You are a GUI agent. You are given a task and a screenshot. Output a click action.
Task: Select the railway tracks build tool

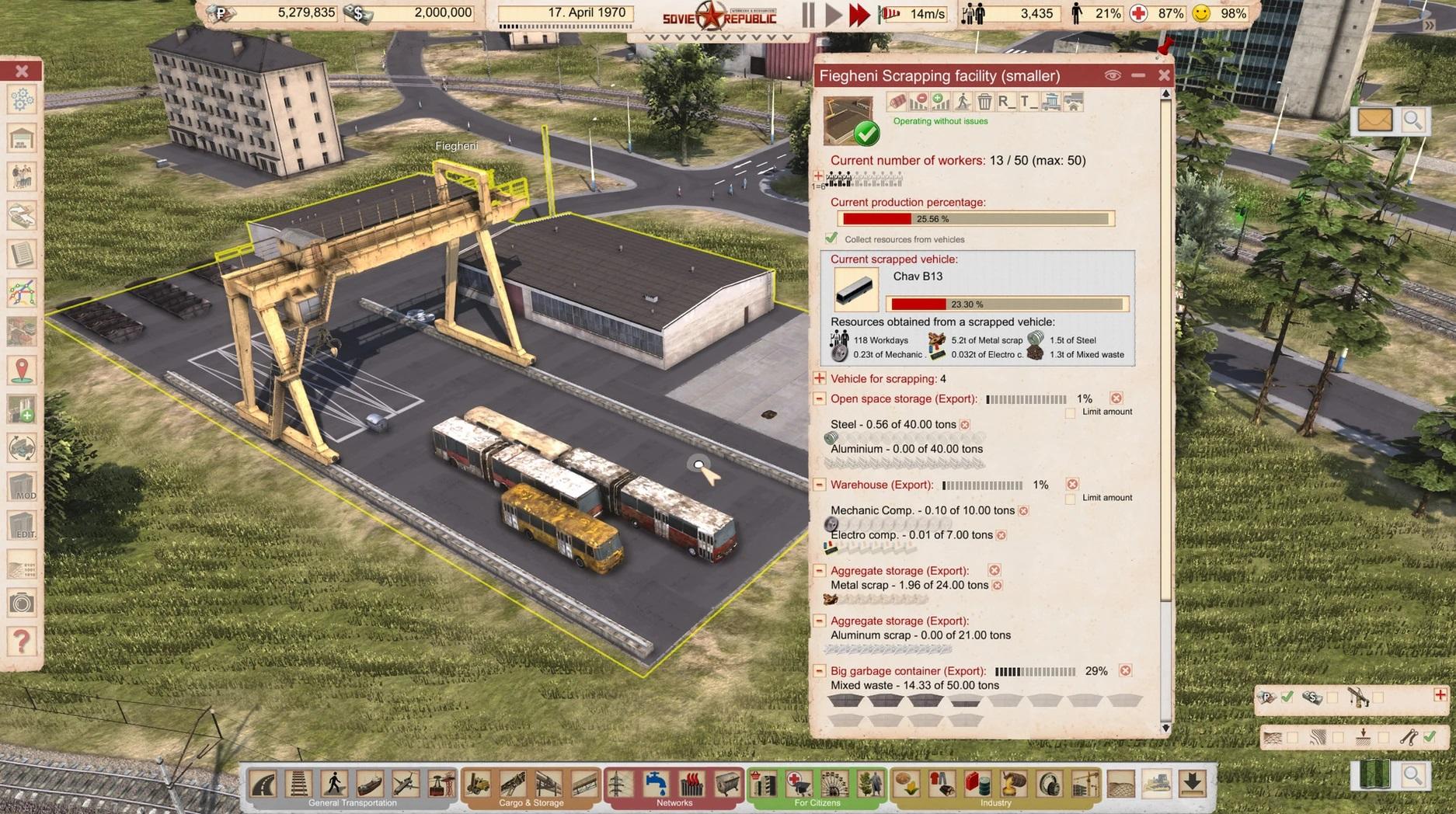[299, 784]
